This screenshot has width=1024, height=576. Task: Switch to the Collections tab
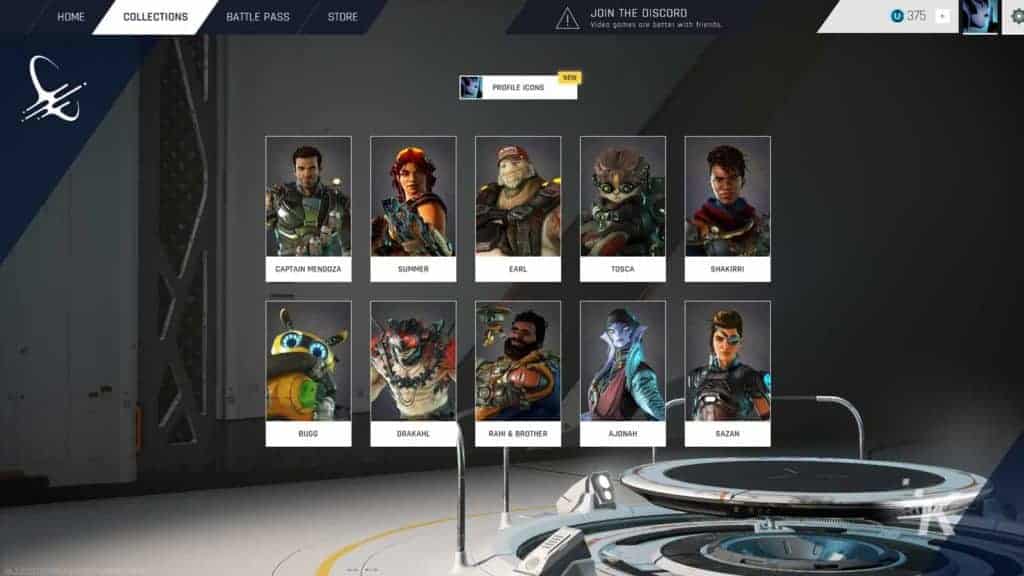tap(155, 17)
